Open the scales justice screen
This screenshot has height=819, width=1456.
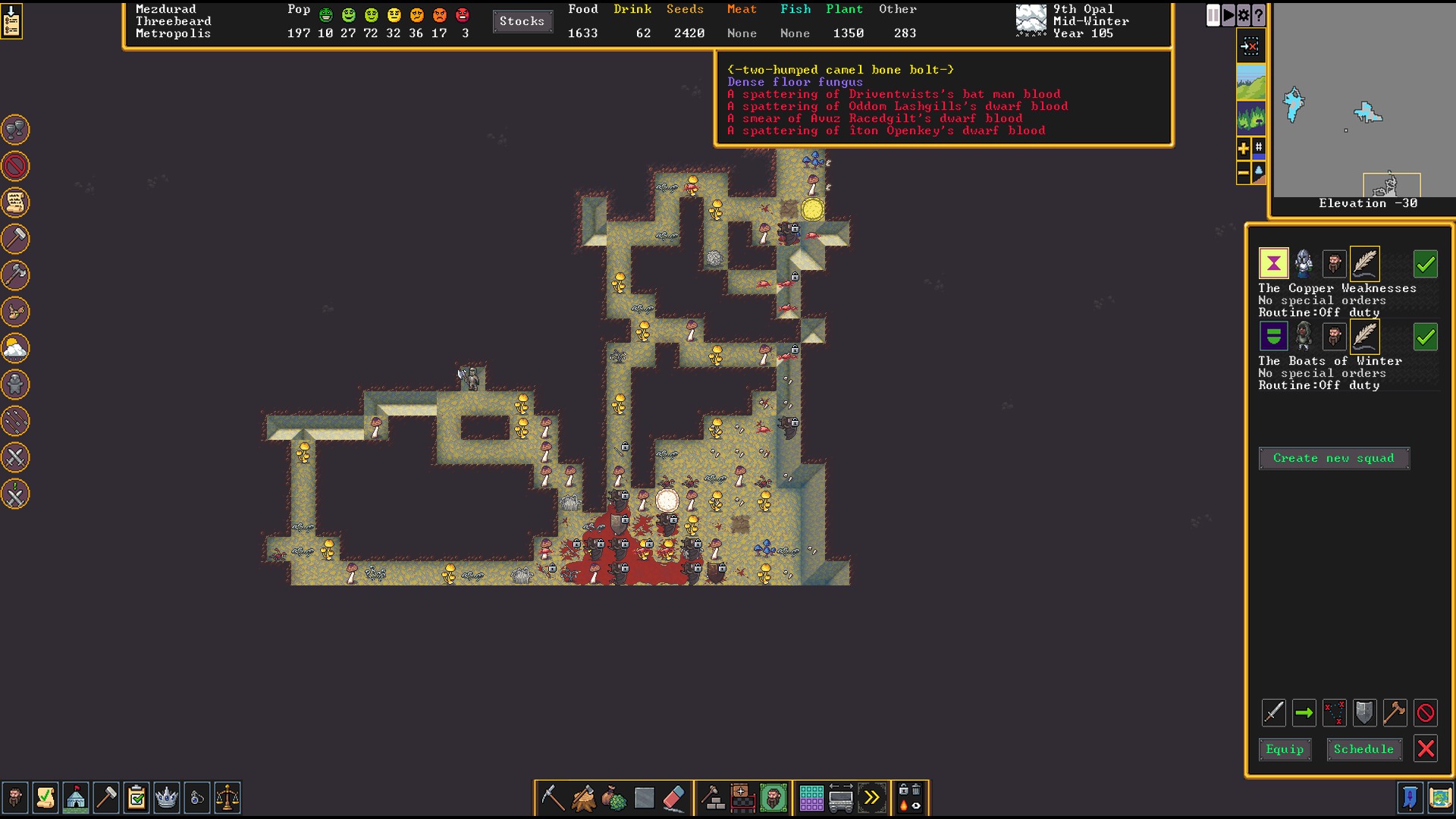[227, 798]
